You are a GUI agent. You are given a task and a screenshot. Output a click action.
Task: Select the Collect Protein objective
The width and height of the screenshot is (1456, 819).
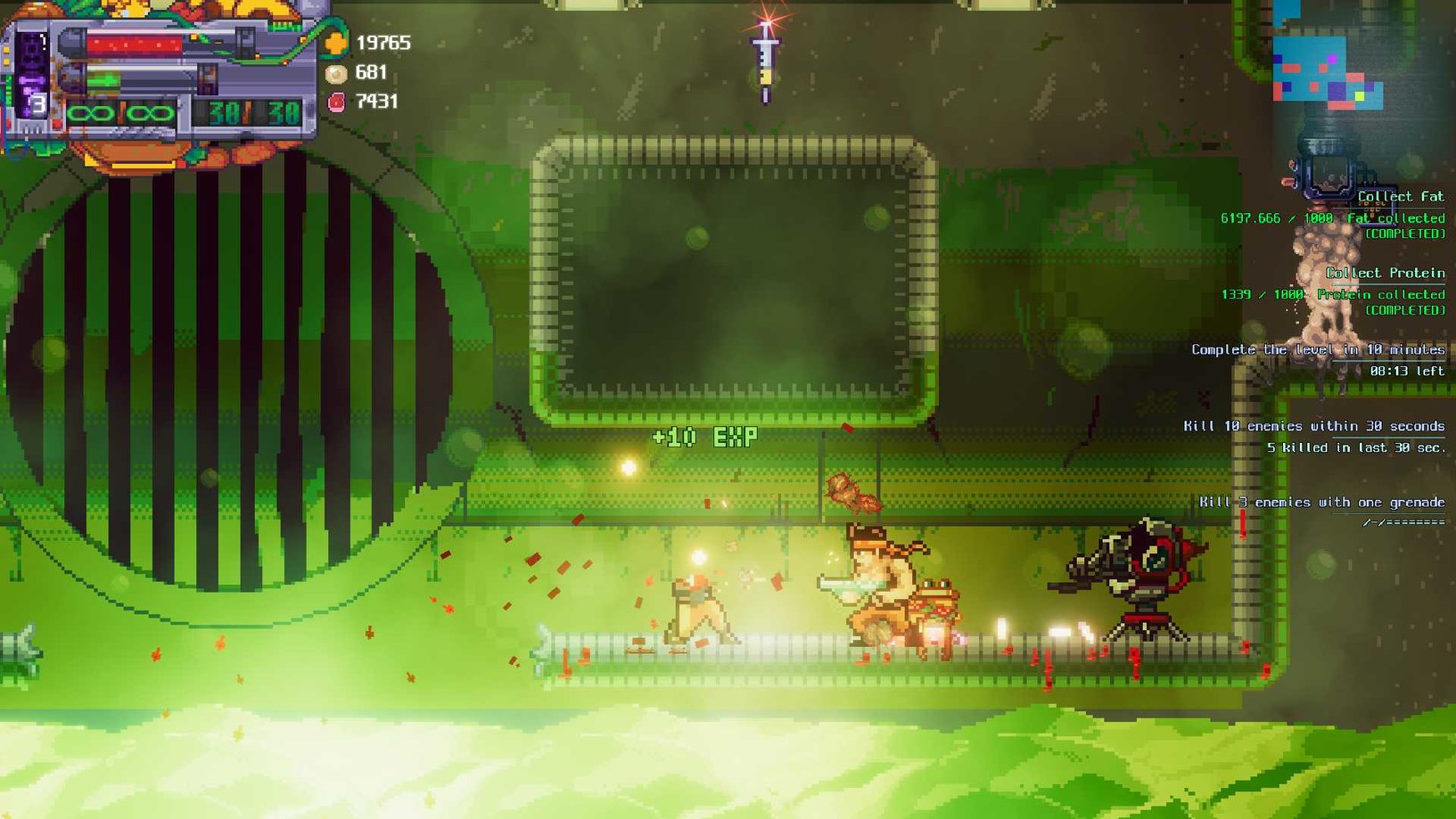tap(1385, 274)
